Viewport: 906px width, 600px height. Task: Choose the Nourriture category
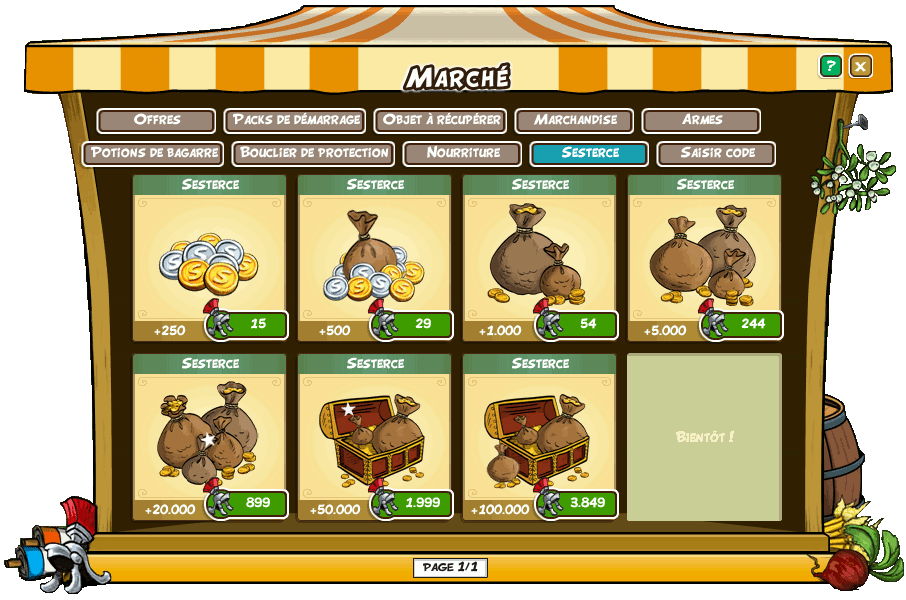pos(462,153)
